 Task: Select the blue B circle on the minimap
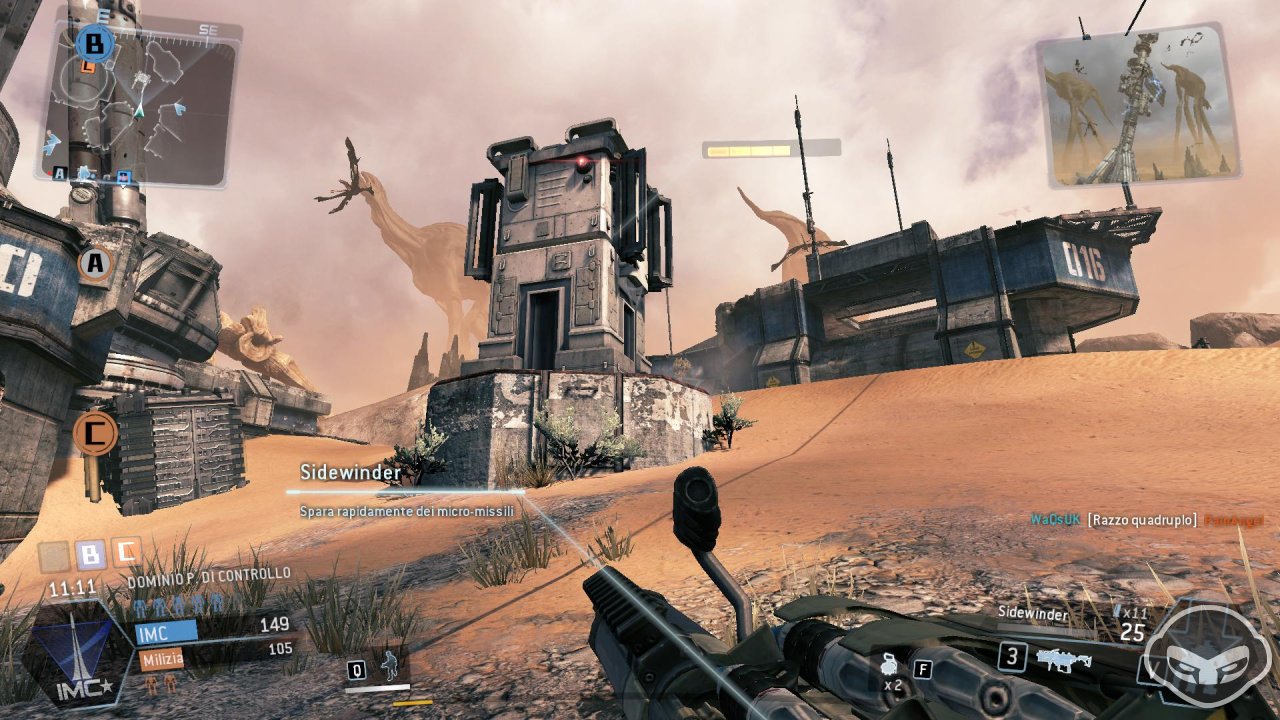point(95,44)
